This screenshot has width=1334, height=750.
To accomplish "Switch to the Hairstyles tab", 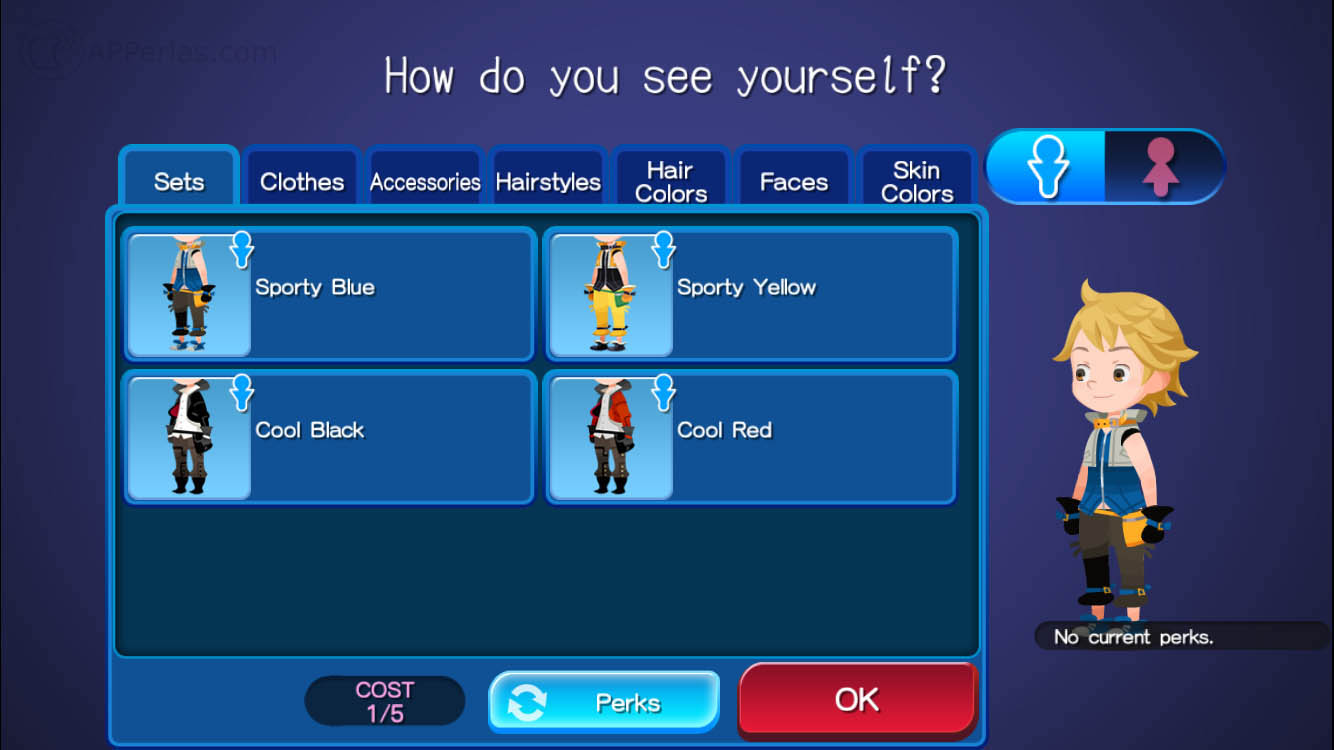I will click(x=548, y=182).
